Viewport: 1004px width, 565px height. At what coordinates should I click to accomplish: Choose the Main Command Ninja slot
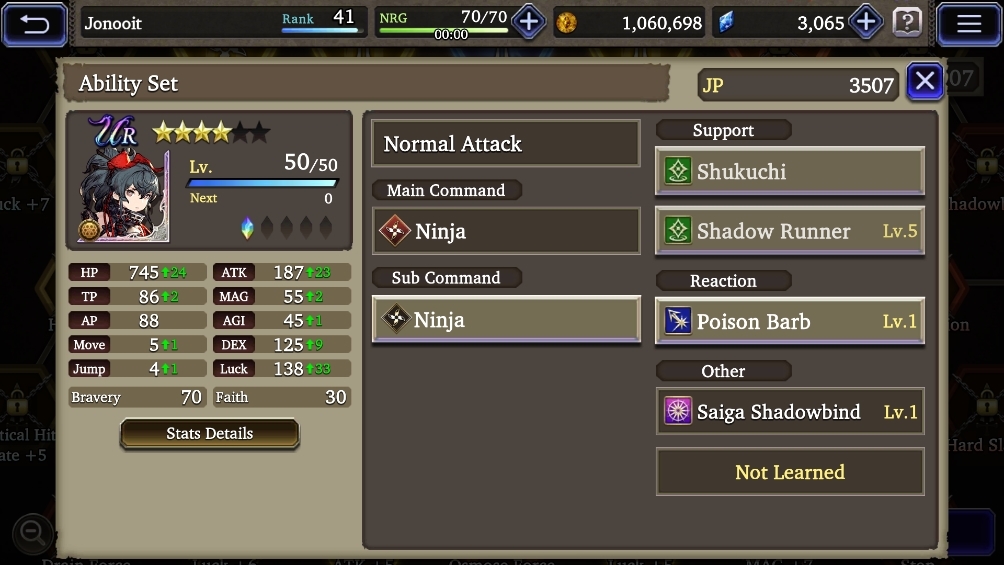pyautogui.click(x=505, y=231)
